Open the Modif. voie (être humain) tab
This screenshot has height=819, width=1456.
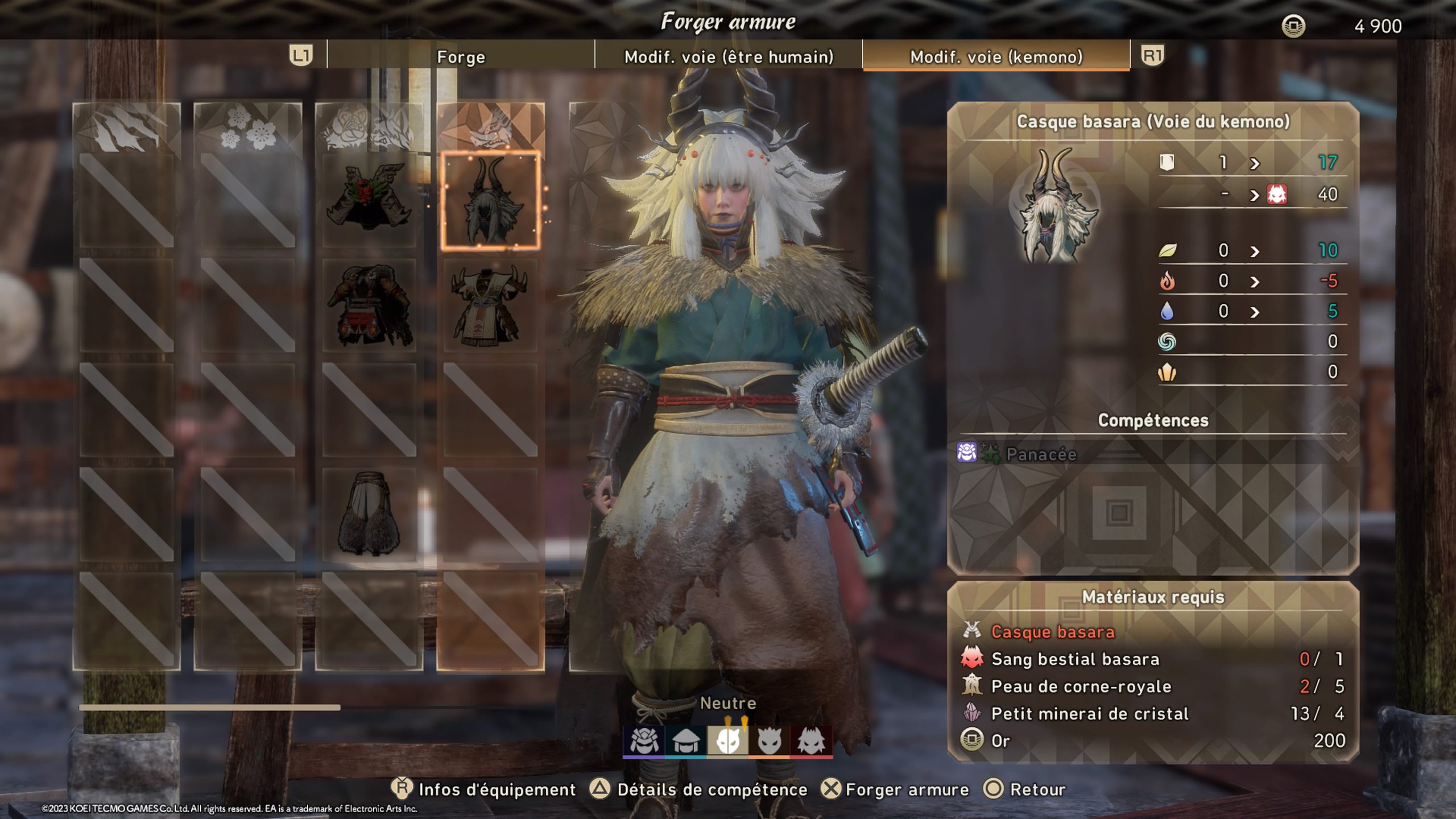point(729,57)
